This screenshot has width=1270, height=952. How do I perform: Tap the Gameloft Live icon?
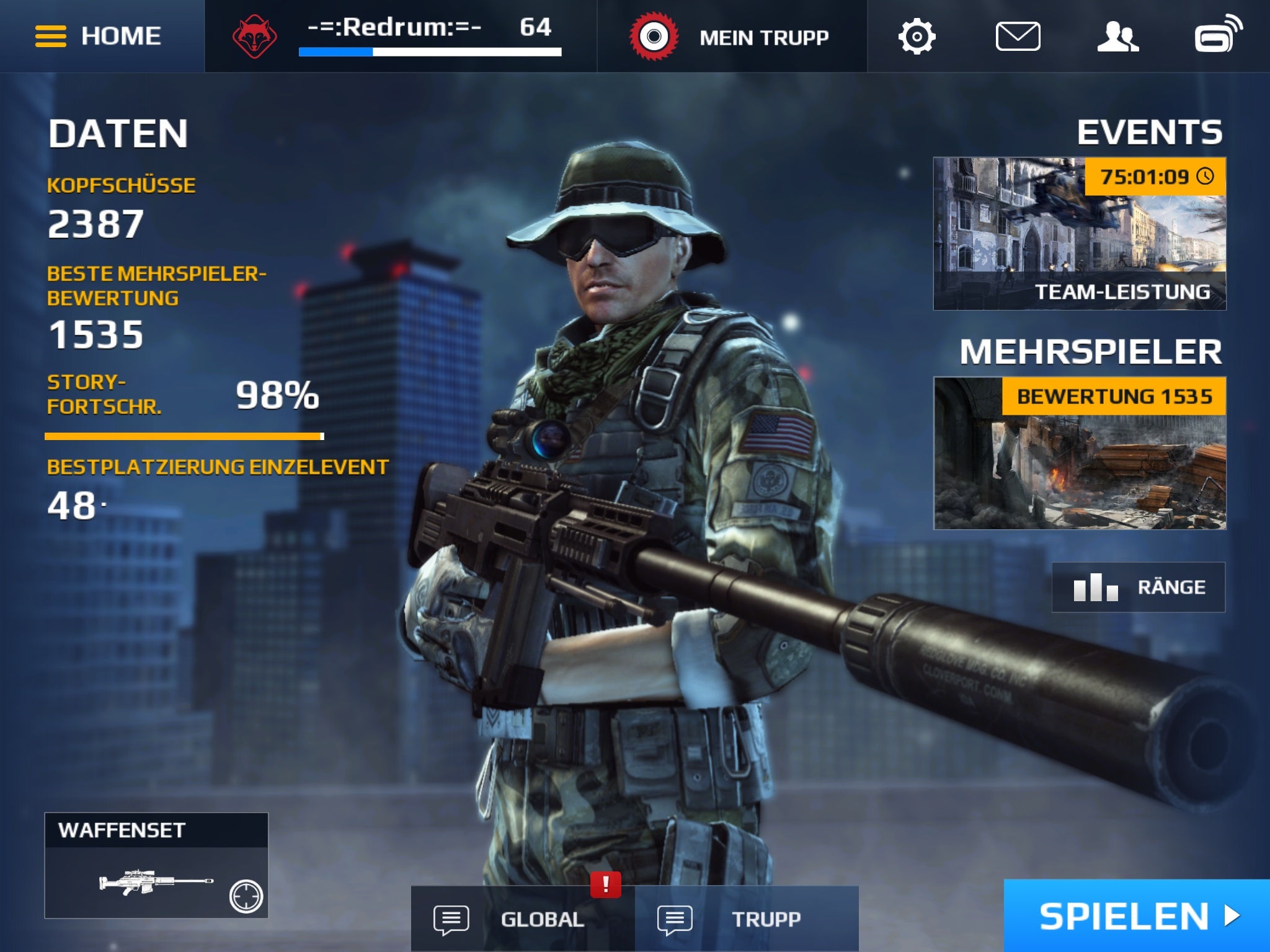(x=1219, y=35)
